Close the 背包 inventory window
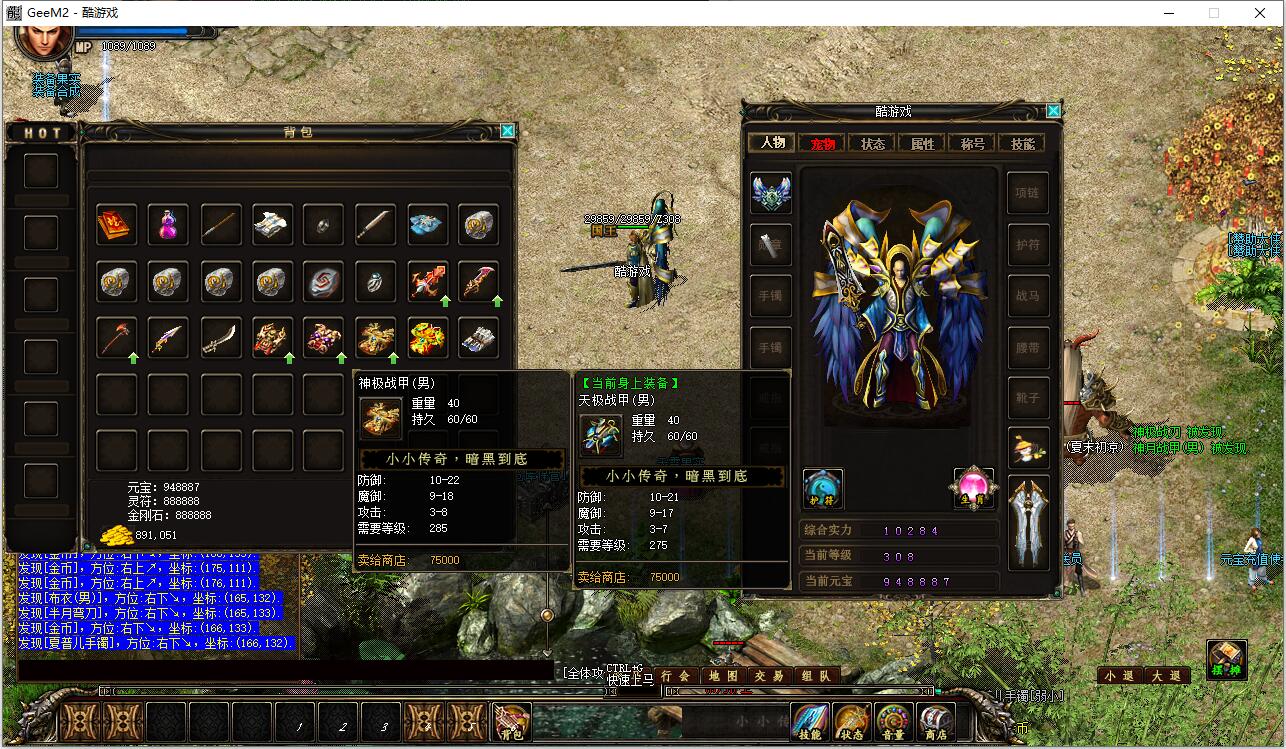 pyautogui.click(x=507, y=131)
